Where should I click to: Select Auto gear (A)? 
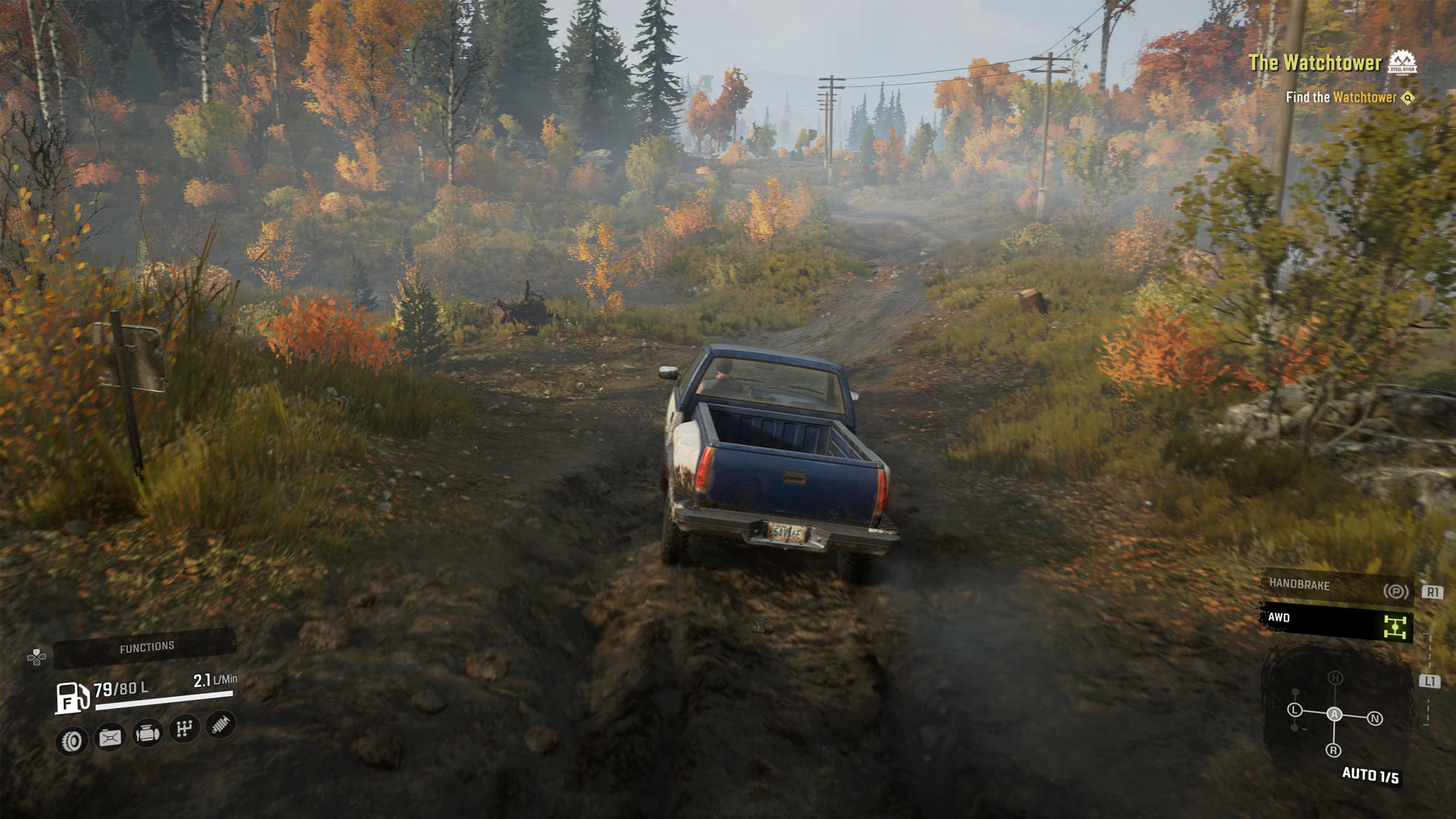pos(1334,714)
